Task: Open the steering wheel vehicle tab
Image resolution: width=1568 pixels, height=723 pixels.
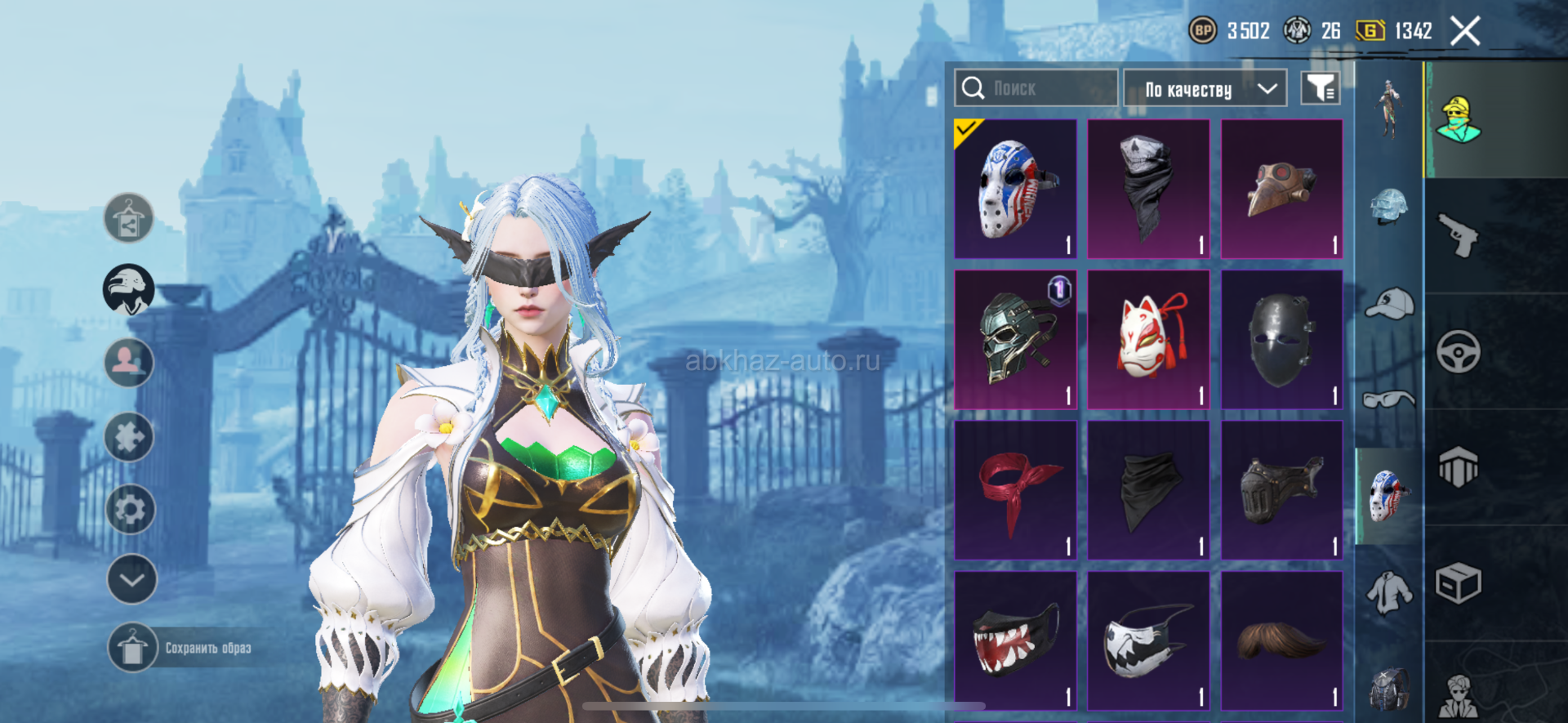Action: (1459, 352)
